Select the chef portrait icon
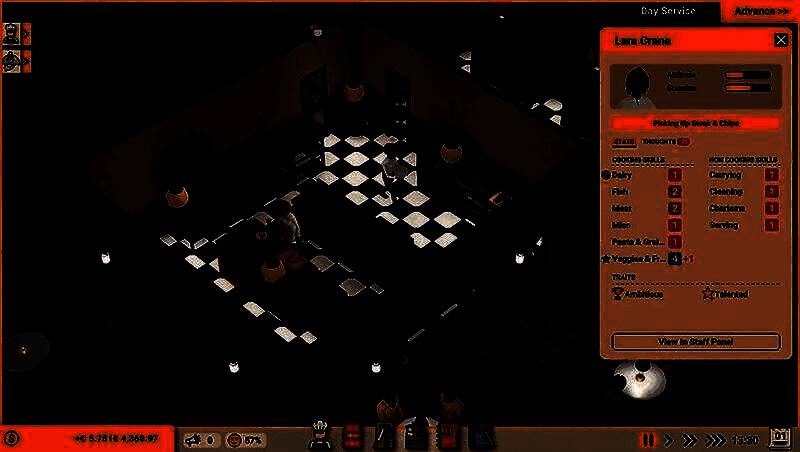 point(12,32)
